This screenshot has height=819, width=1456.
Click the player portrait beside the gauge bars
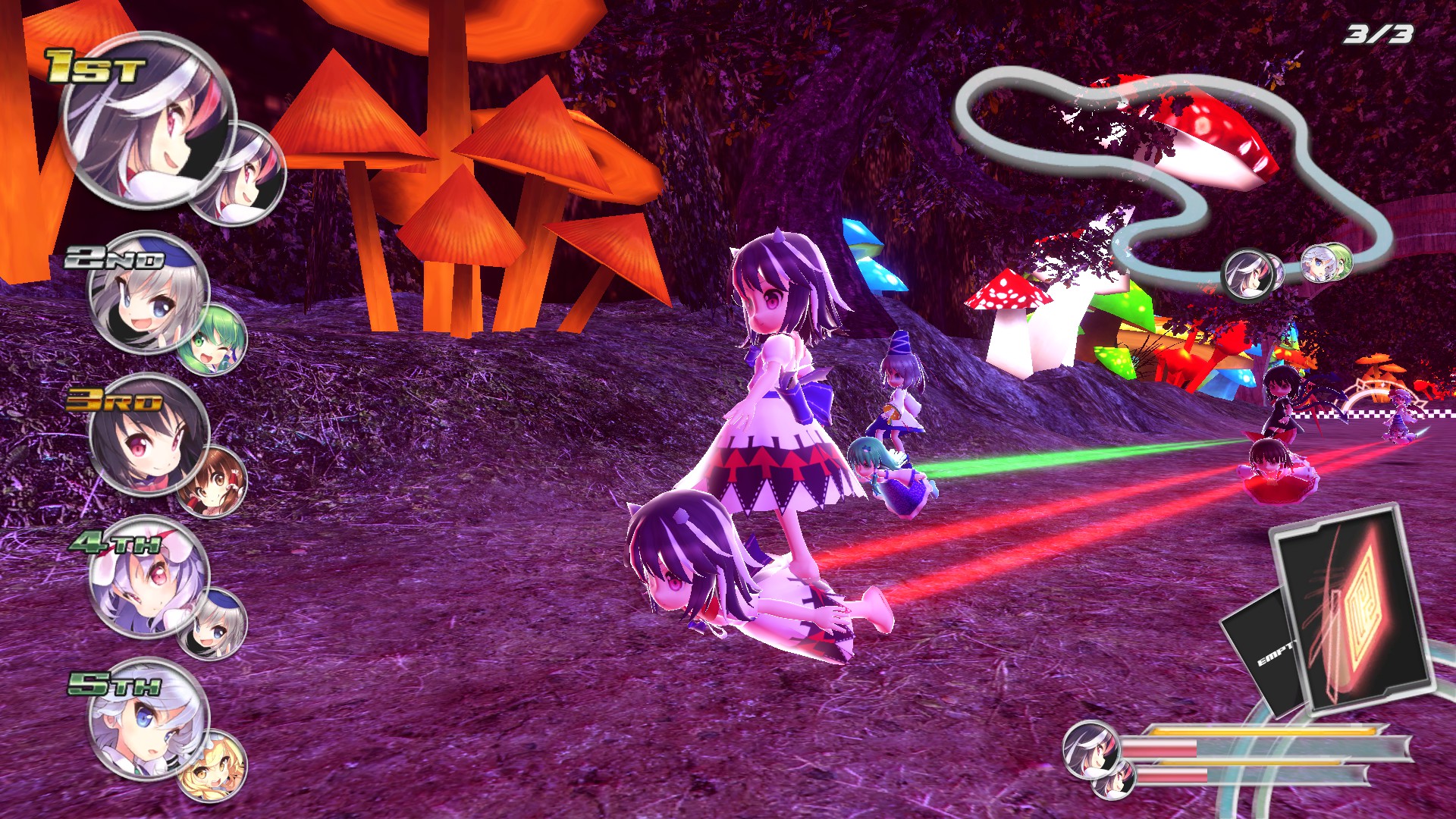coord(1090,749)
